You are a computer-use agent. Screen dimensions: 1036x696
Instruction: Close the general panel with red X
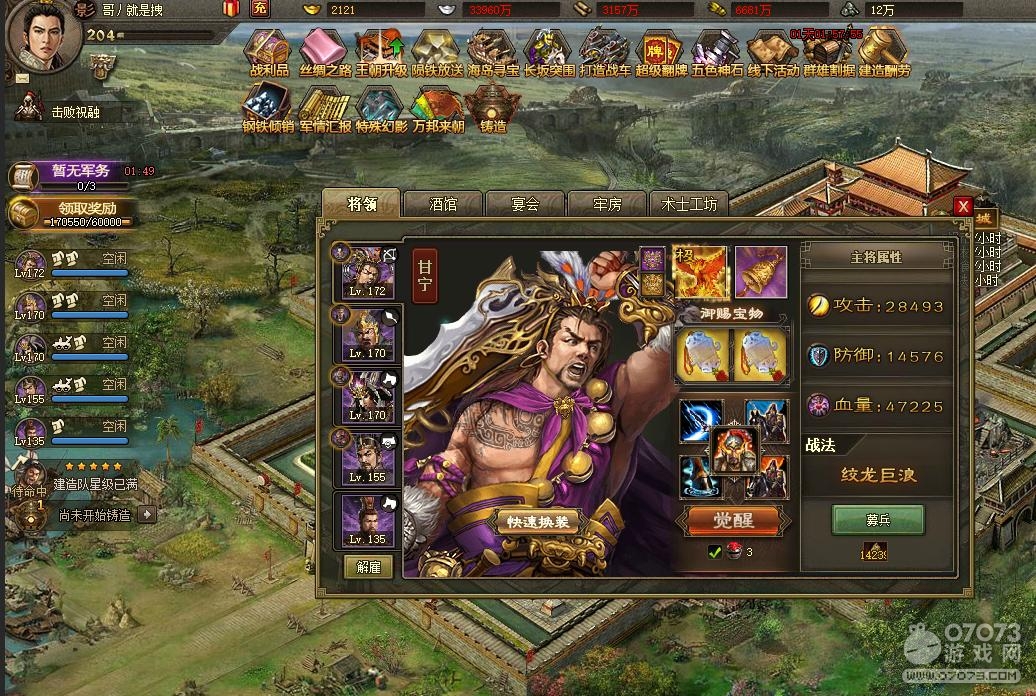pos(963,206)
